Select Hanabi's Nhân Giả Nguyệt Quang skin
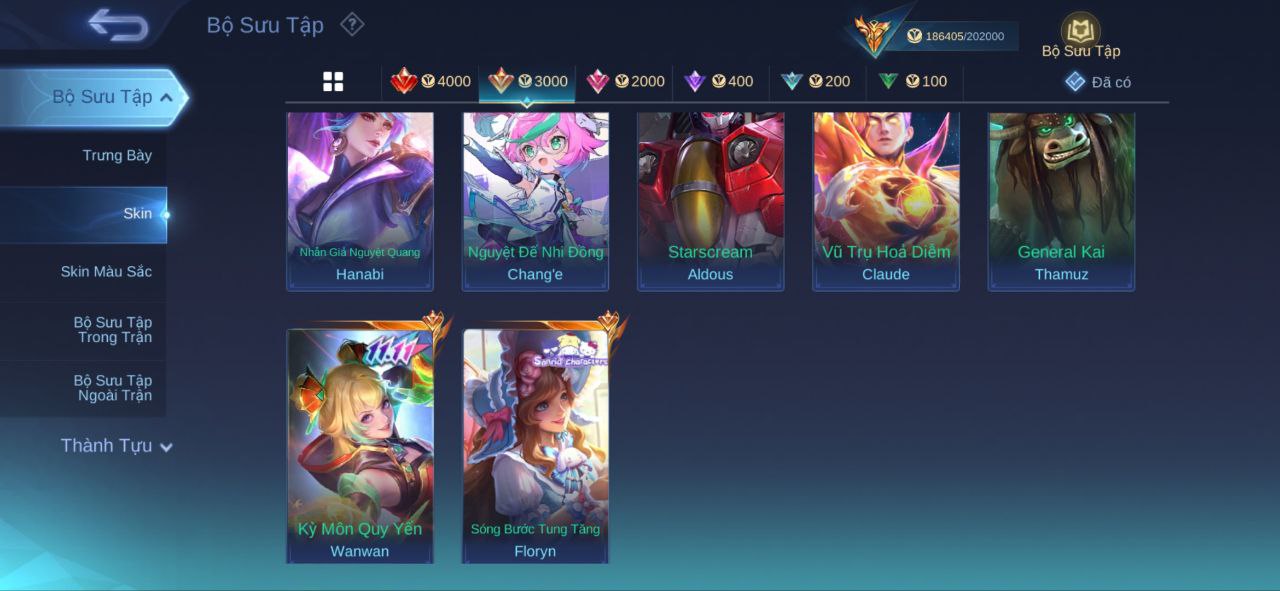 click(x=360, y=200)
